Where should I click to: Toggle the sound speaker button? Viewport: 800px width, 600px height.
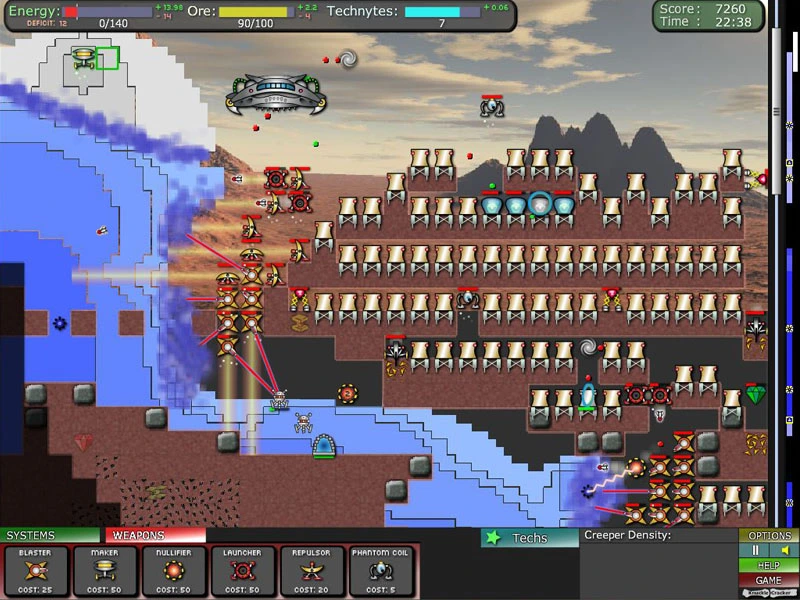pos(784,550)
